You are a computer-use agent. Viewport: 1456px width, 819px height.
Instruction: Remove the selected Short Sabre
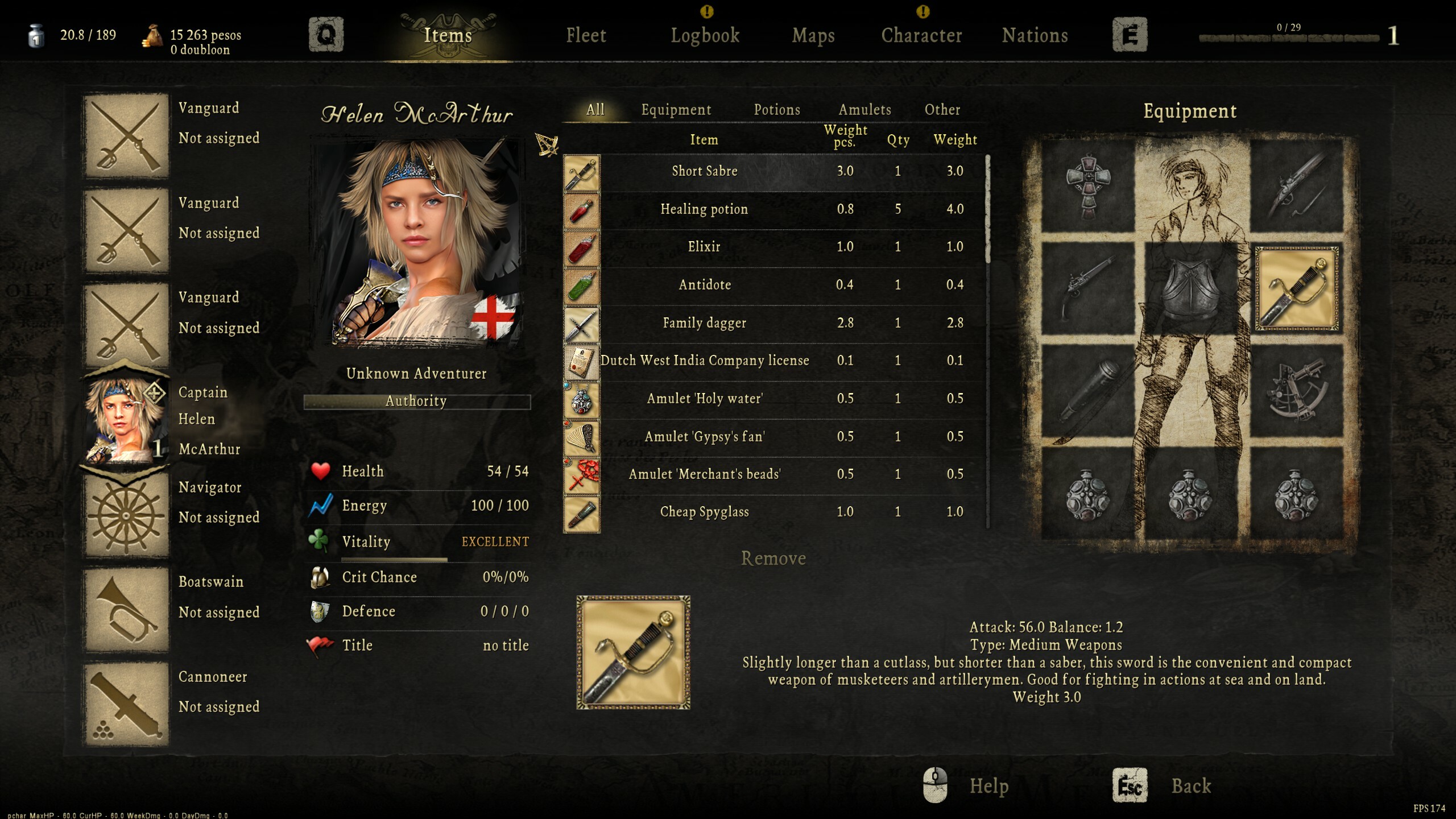tap(773, 559)
